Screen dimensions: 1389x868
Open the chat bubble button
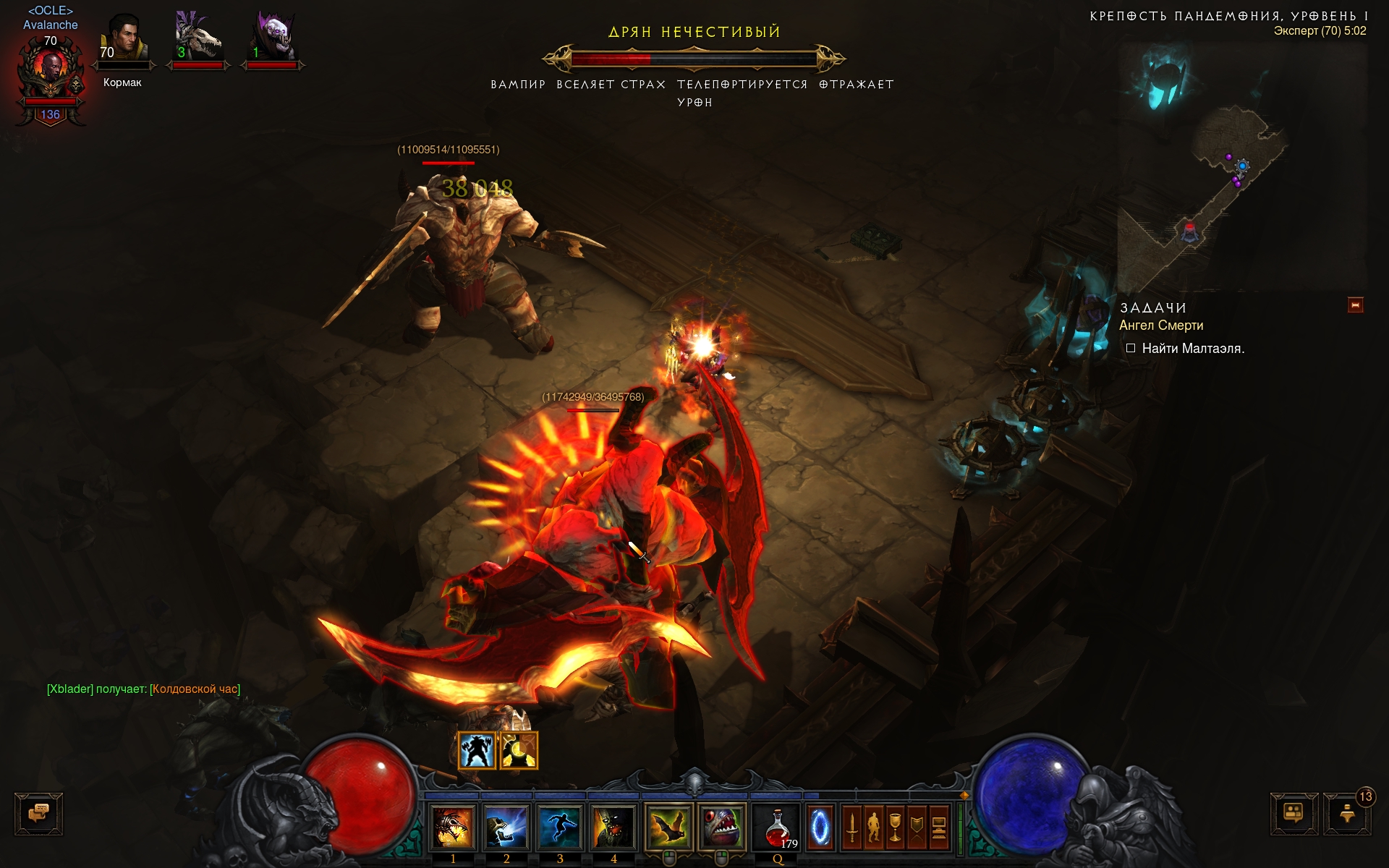(x=39, y=814)
